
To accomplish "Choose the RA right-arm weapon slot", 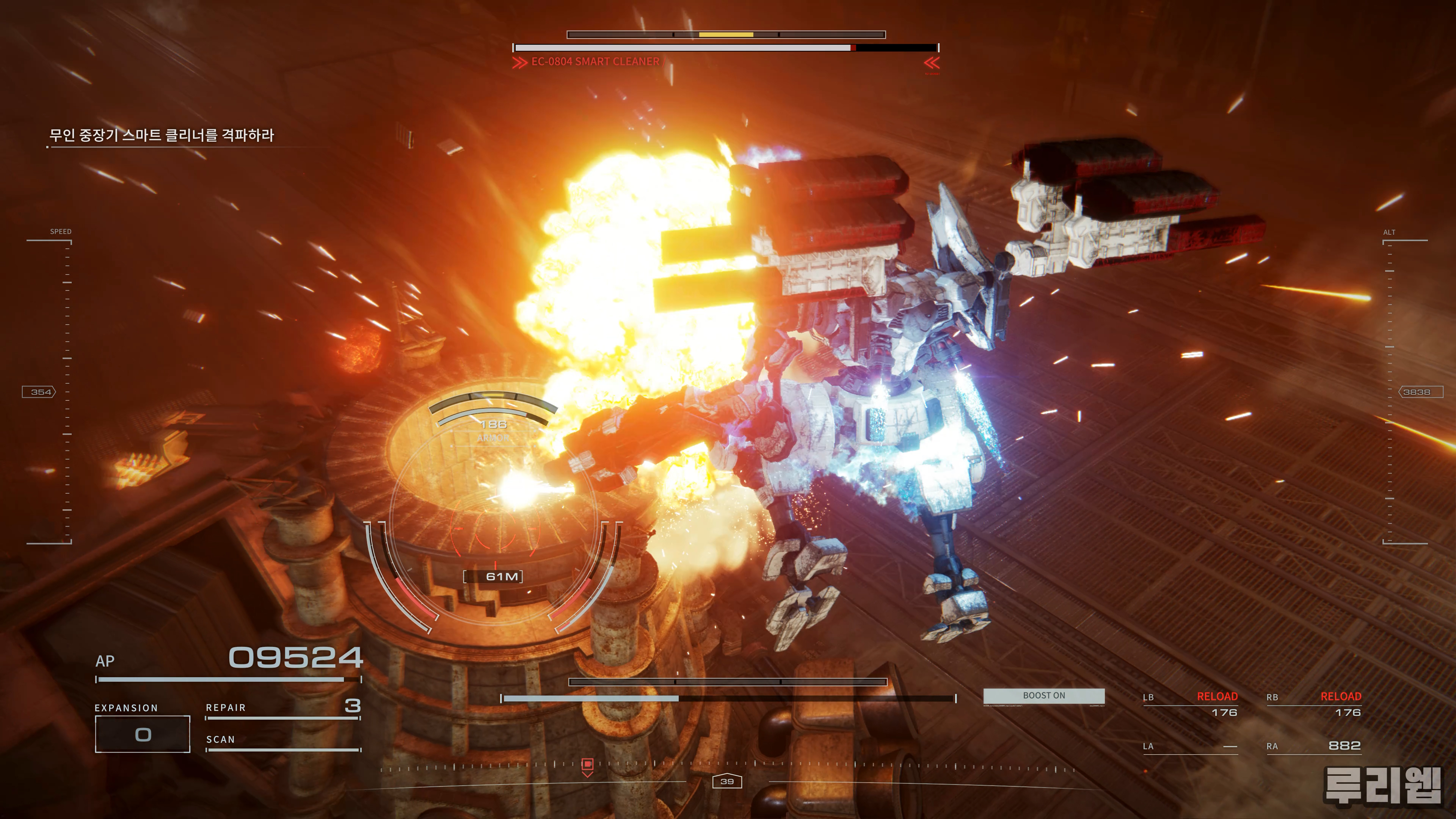I will pyautogui.click(x=1313, y=746).
